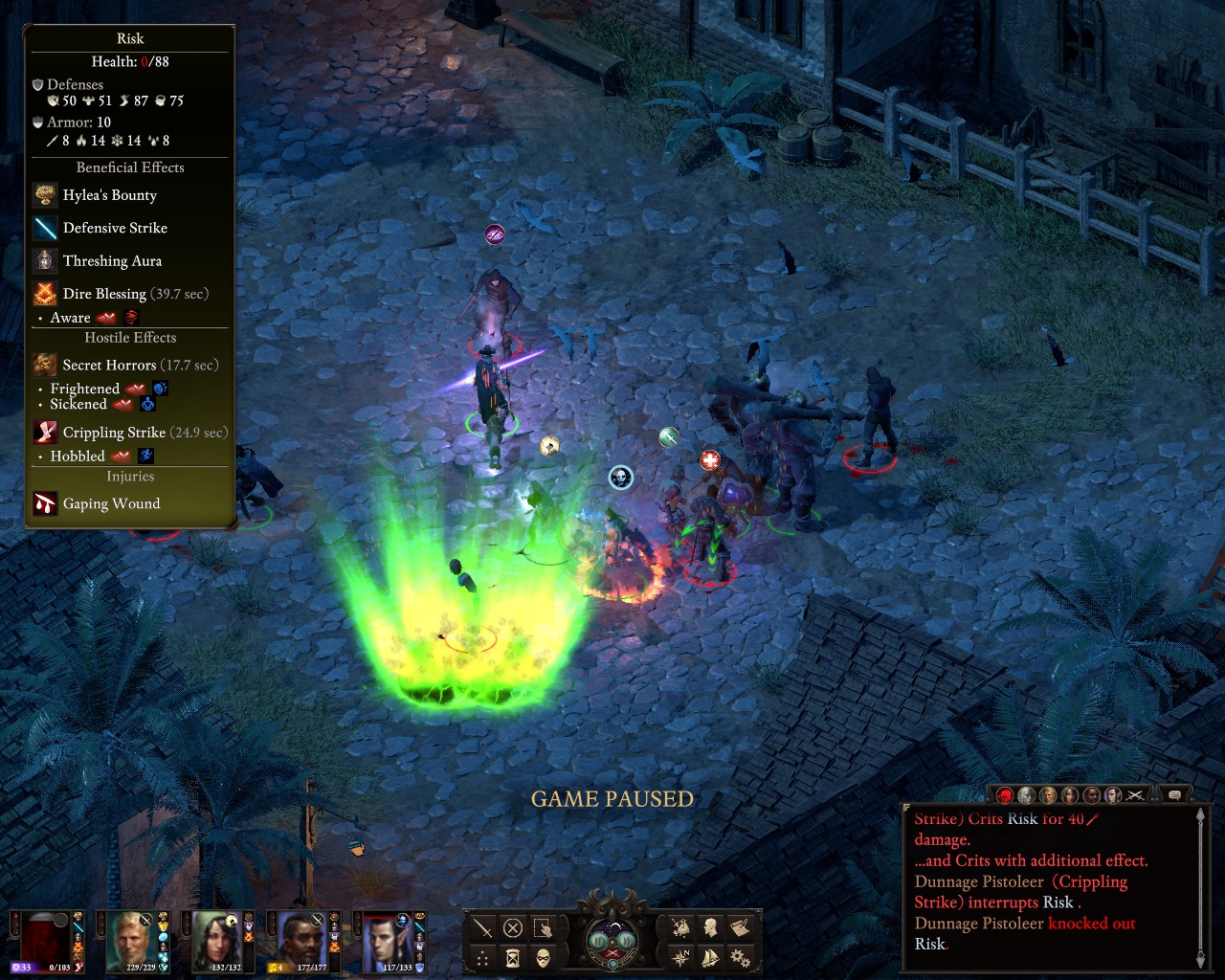Switch log to the dialogue bubble tab

[1174, 795]
